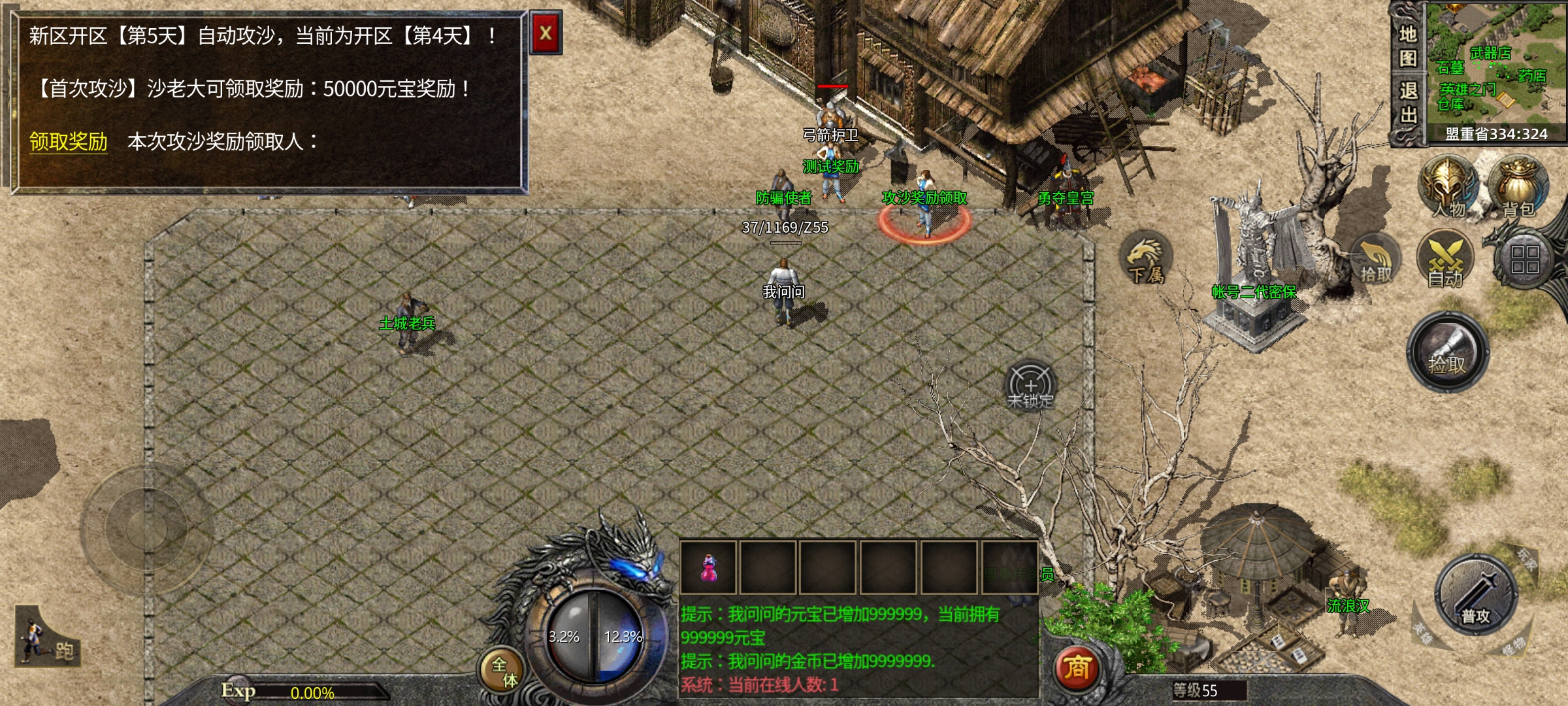Viewport: 1568px width, 706px height.
Task: Select the 退出 exit button
Action: pyautogui.click(x=1408, y=103)
